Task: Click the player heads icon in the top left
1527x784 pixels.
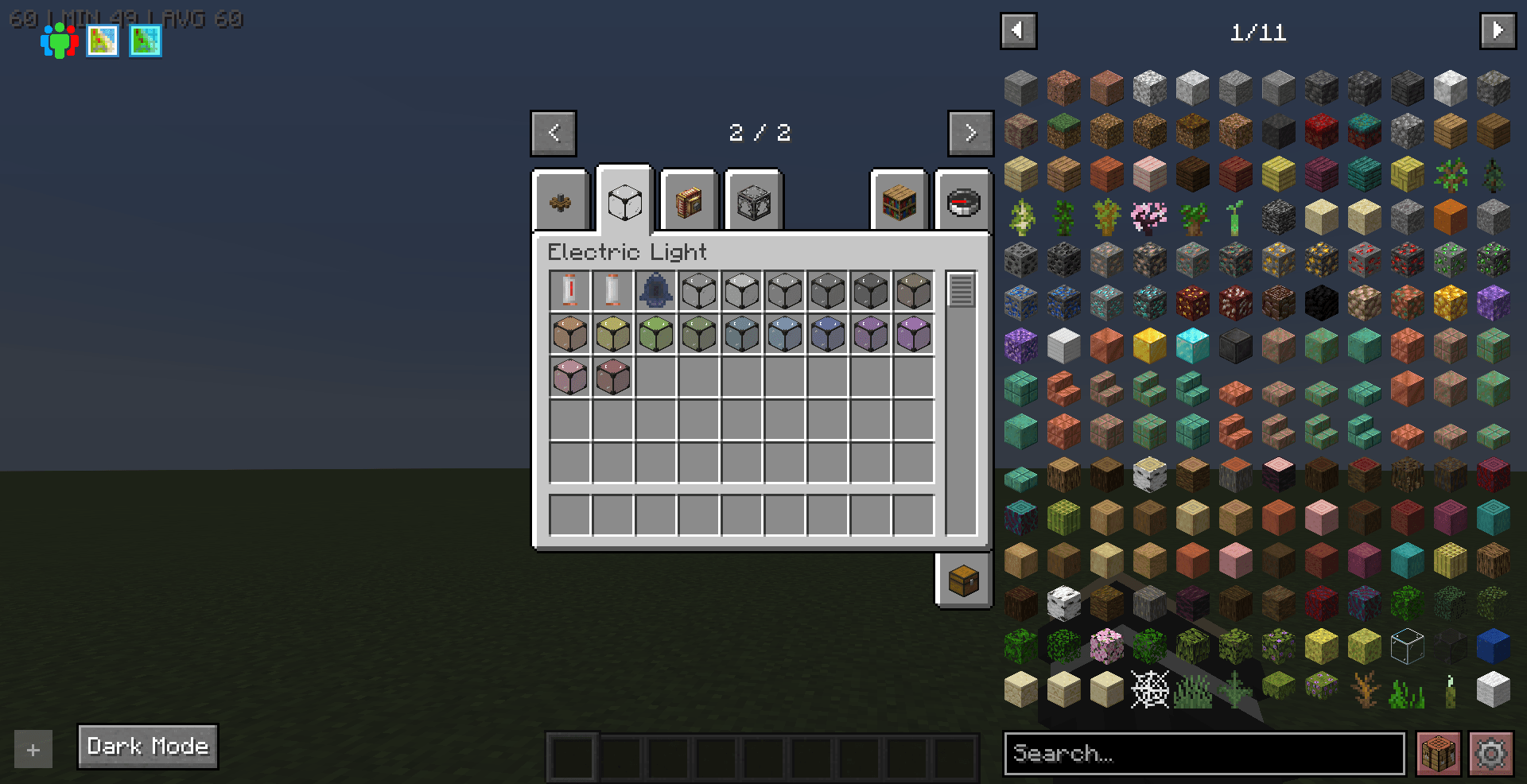Action: click(59, 40)
